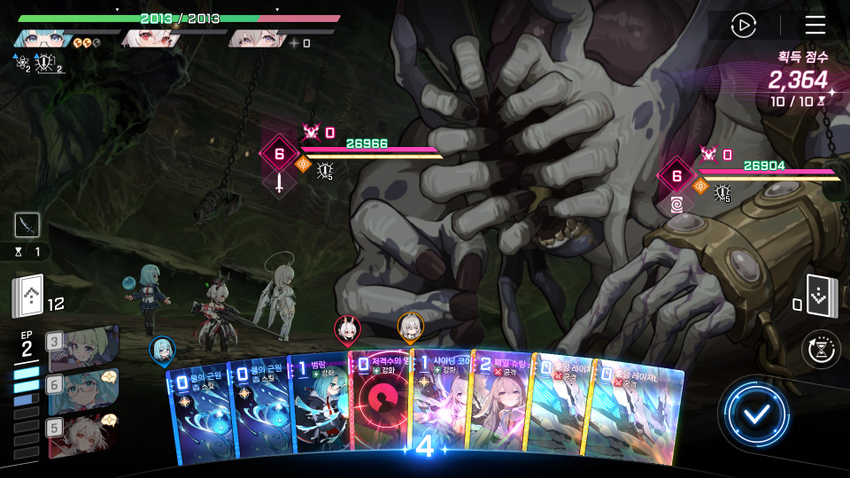The width and height of the screenshot is (850, 478).
Task: Choose the 1-cost 샤이닝 card
Action: pyautogui.click(x=439, y=405)
